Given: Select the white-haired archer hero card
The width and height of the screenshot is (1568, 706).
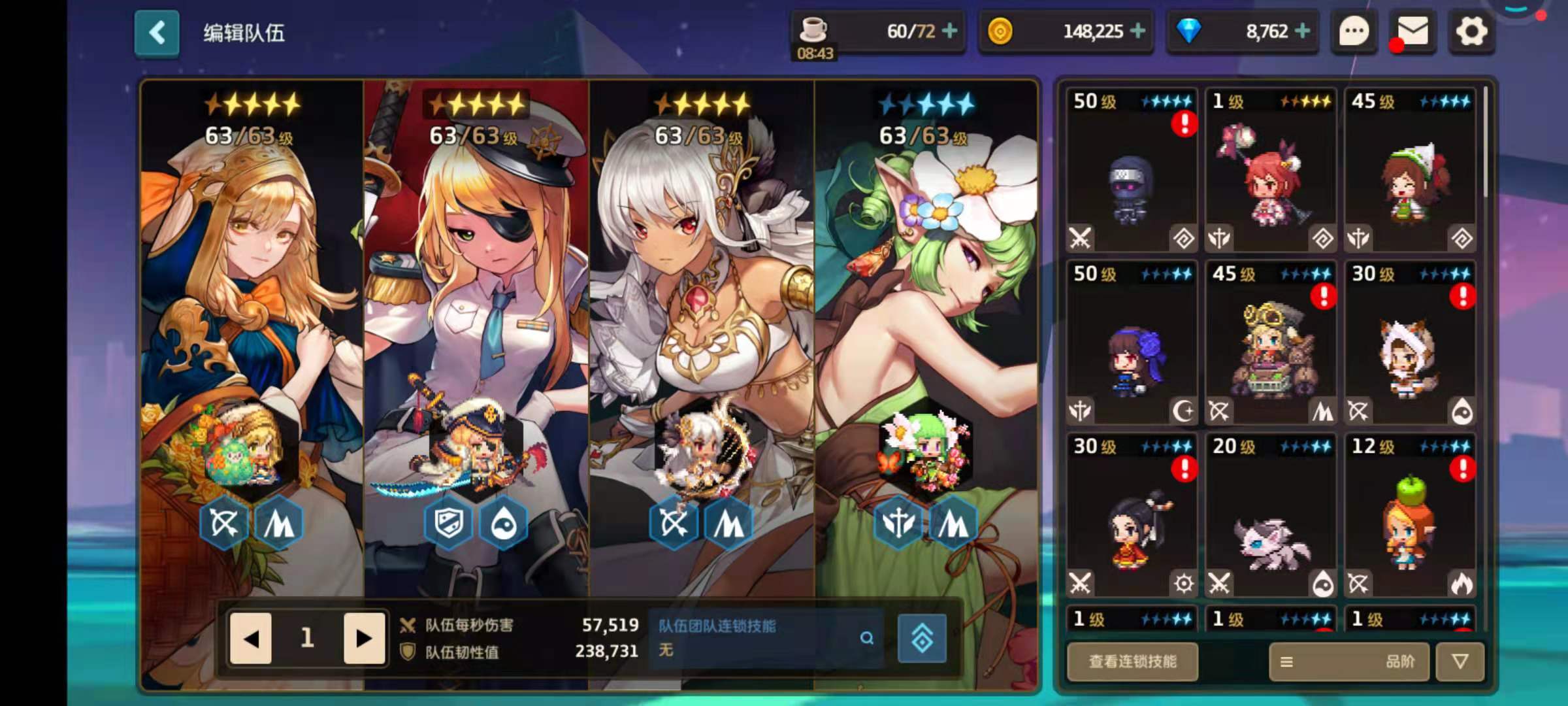Looking at the screenshot, I should [701, 327].
